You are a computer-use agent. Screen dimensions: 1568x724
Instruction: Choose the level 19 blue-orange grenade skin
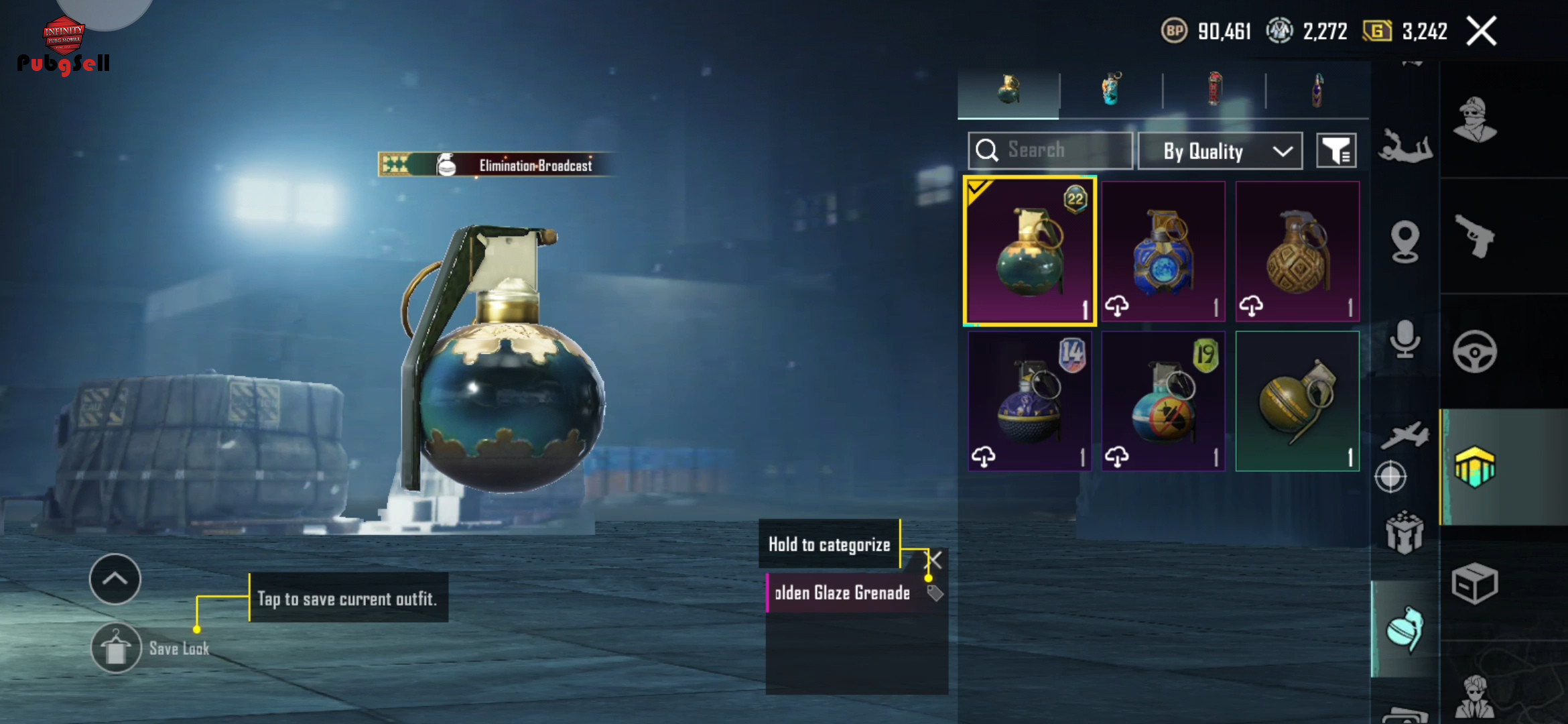tap(1163, 401)
